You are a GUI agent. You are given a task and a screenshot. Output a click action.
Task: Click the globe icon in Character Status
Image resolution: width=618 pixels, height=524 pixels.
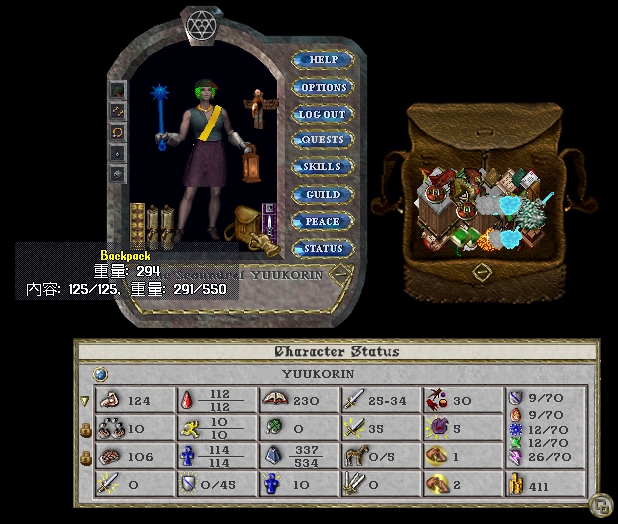pyautogui.click(x=100, y=375)
